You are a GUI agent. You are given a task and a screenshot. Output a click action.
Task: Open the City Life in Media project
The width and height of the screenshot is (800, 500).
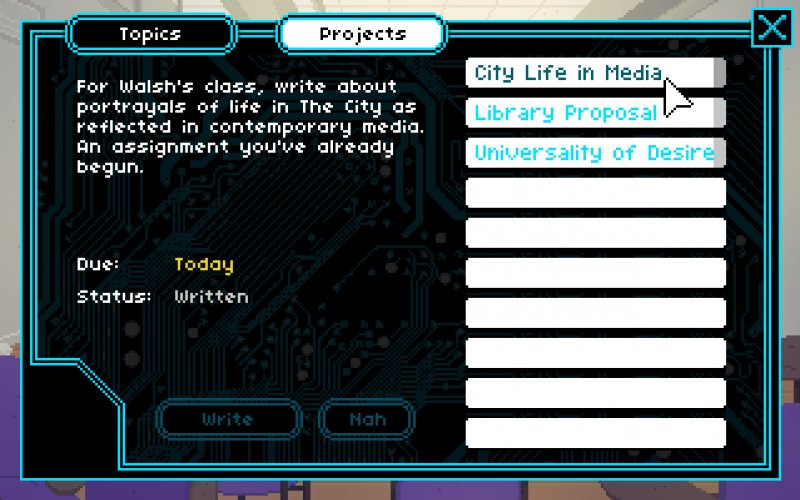[590, 73]
